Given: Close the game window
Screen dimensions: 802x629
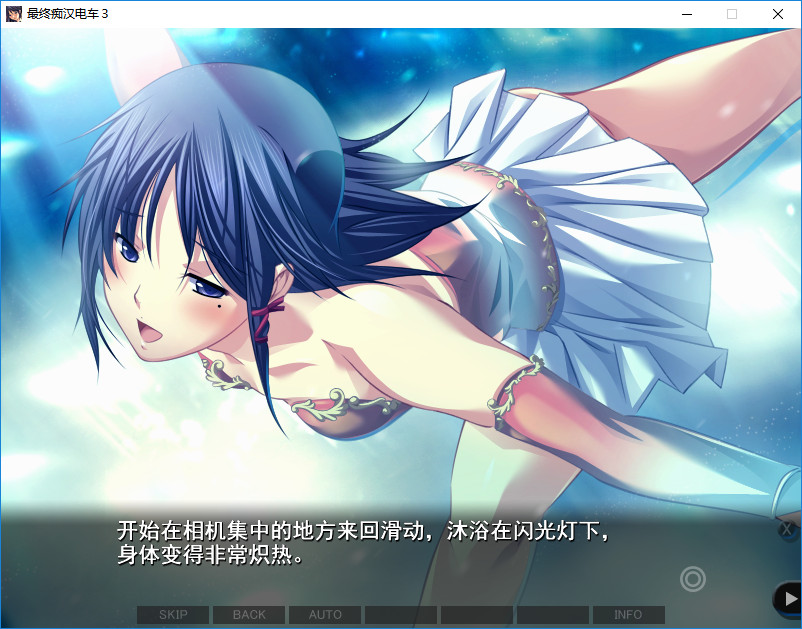Looking at the screenshot, I should click(778, 14).
